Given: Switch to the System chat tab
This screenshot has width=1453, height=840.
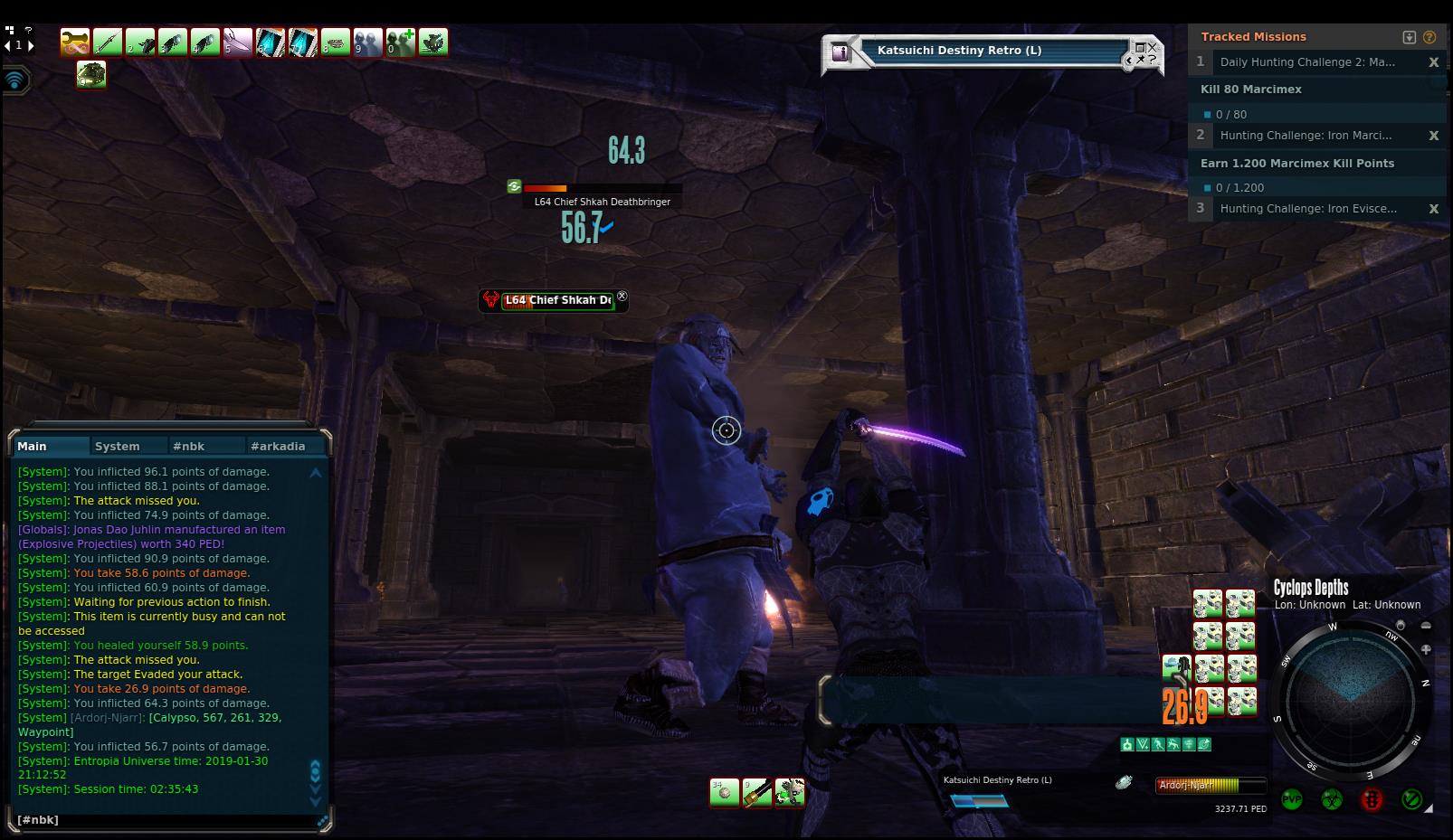Looking at the screenshot, I should [x=118, y=446].
